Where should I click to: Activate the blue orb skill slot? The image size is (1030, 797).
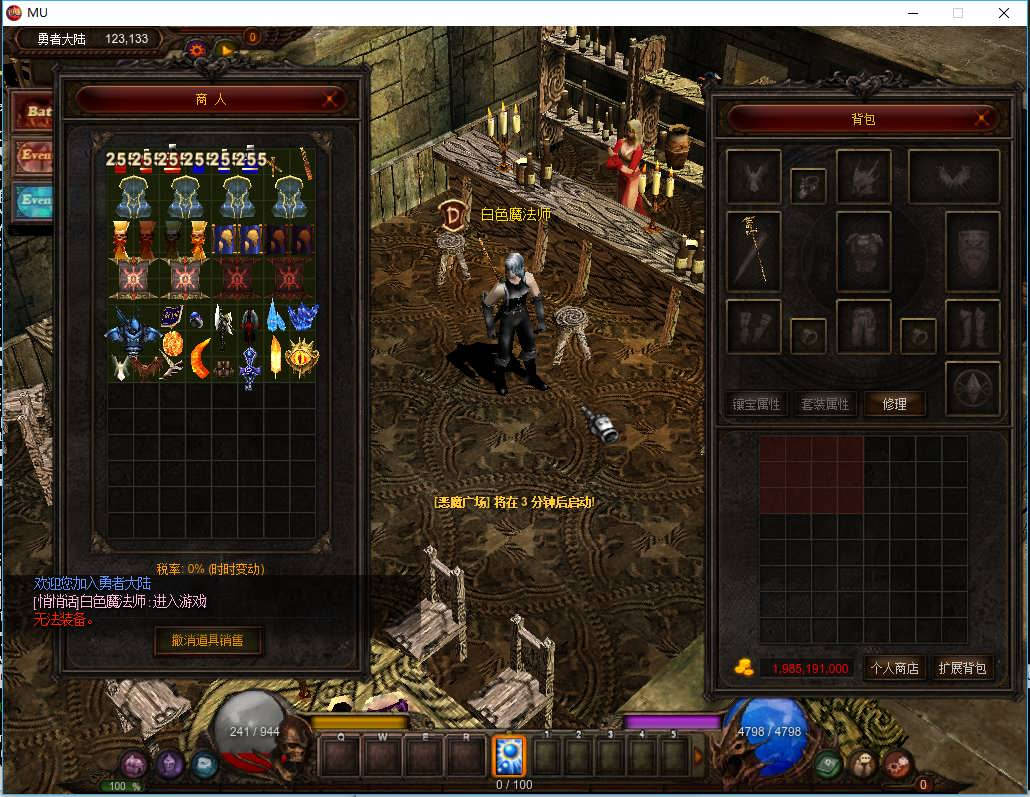click(x=509, y=756)
